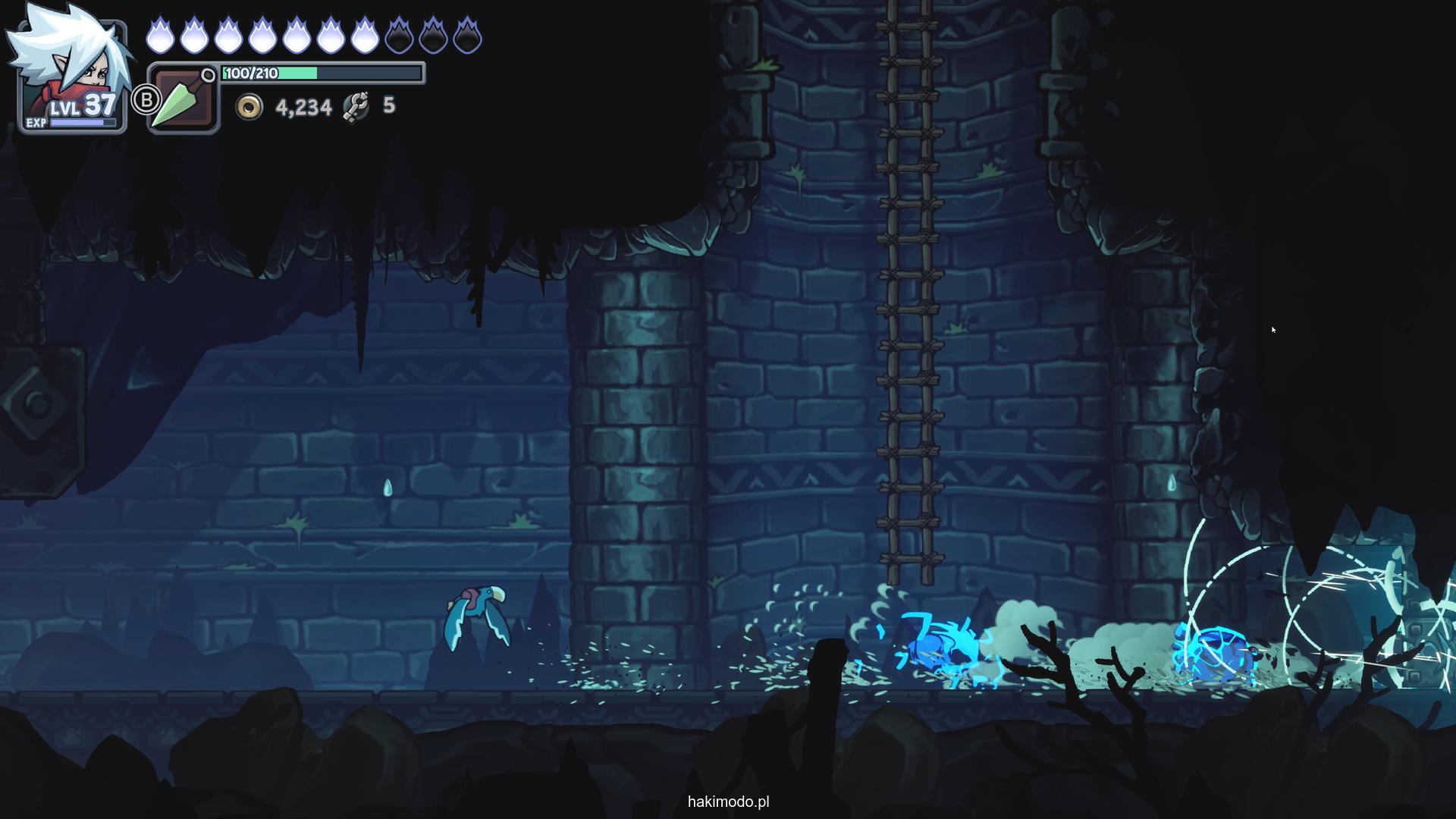Click the gold coin currency icon
Viewport: 1456px width, 819px height.
pos(249,107)
